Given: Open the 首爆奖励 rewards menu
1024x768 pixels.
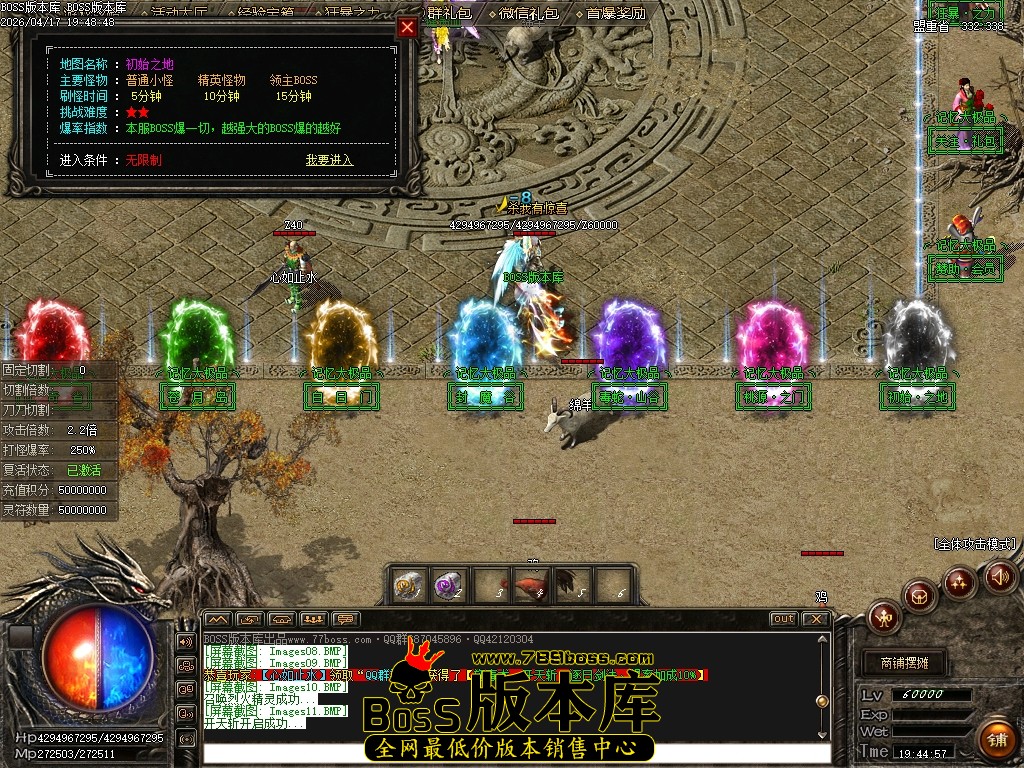Looking at the screenshot, I should (615, 13).
